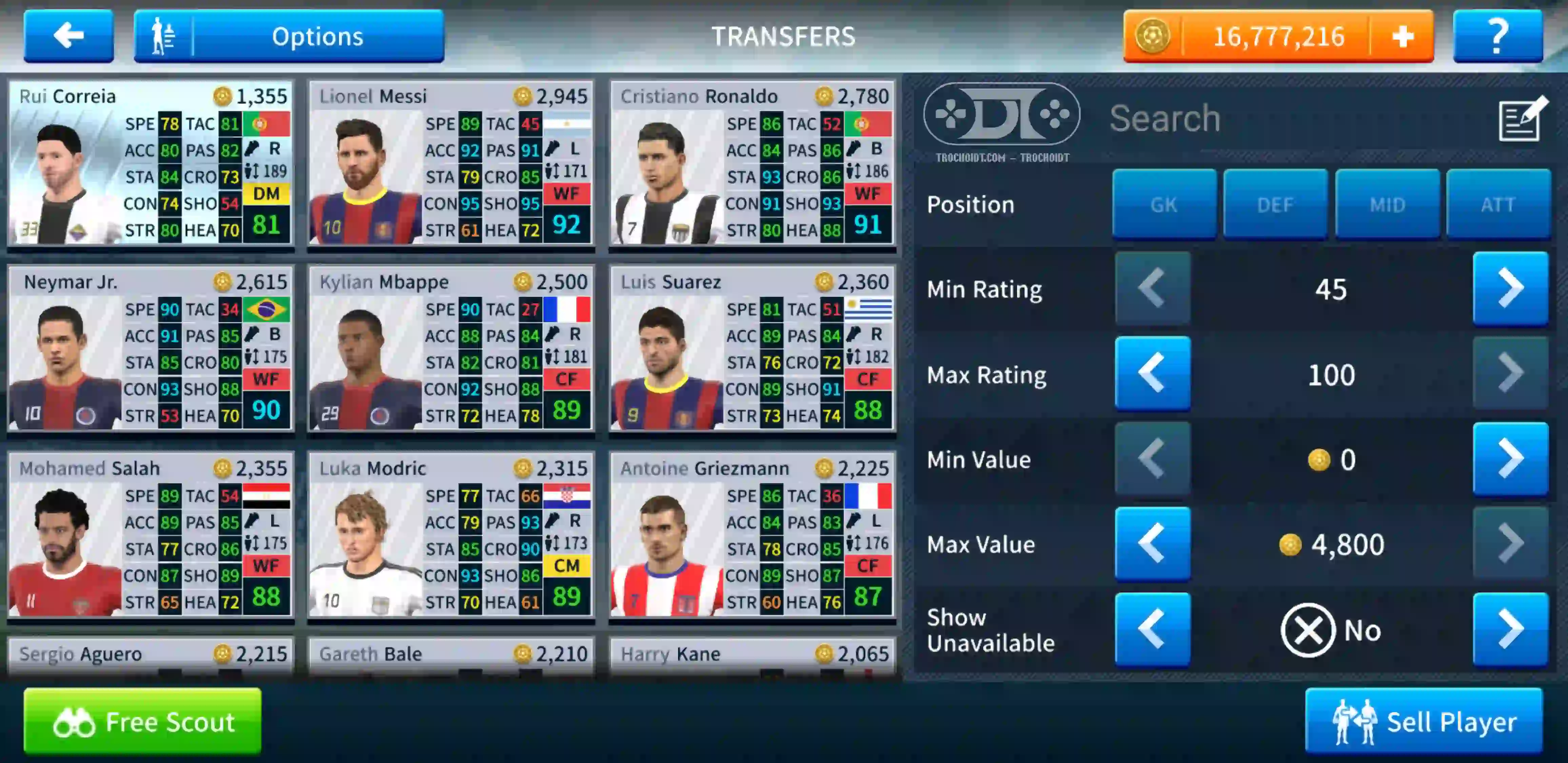Pick Neymar Jr. from the transfer list

click(x=150, y=350)
